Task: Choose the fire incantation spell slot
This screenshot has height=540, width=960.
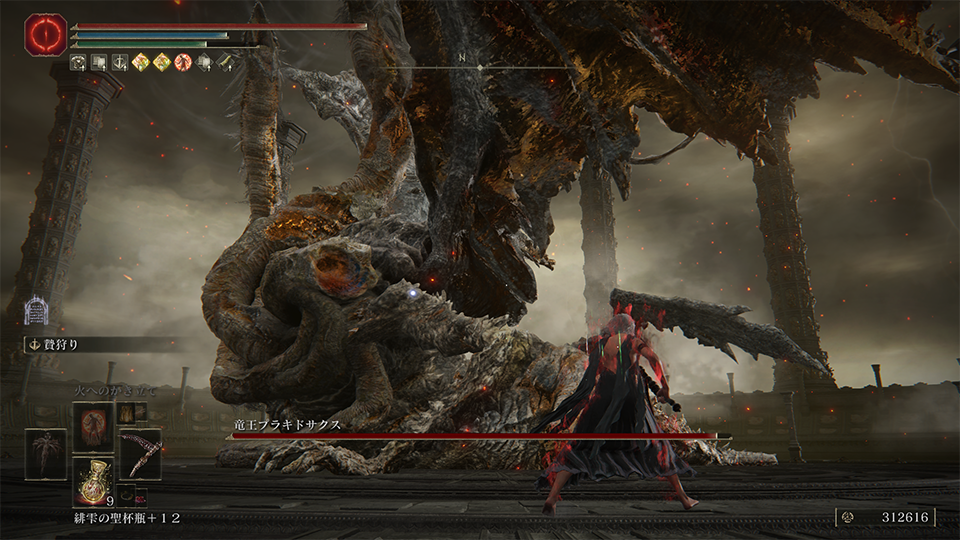Action: click(93, 425)
